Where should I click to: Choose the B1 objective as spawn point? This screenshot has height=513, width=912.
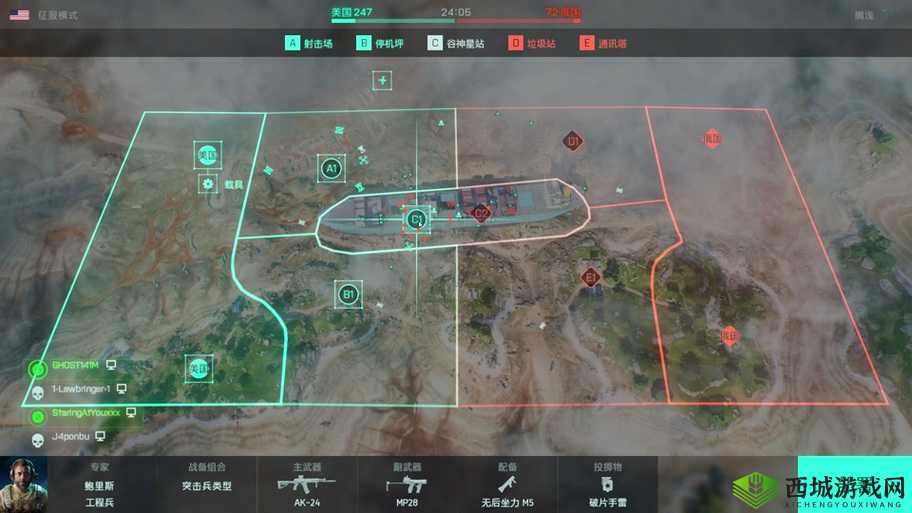tap(348, 294)
